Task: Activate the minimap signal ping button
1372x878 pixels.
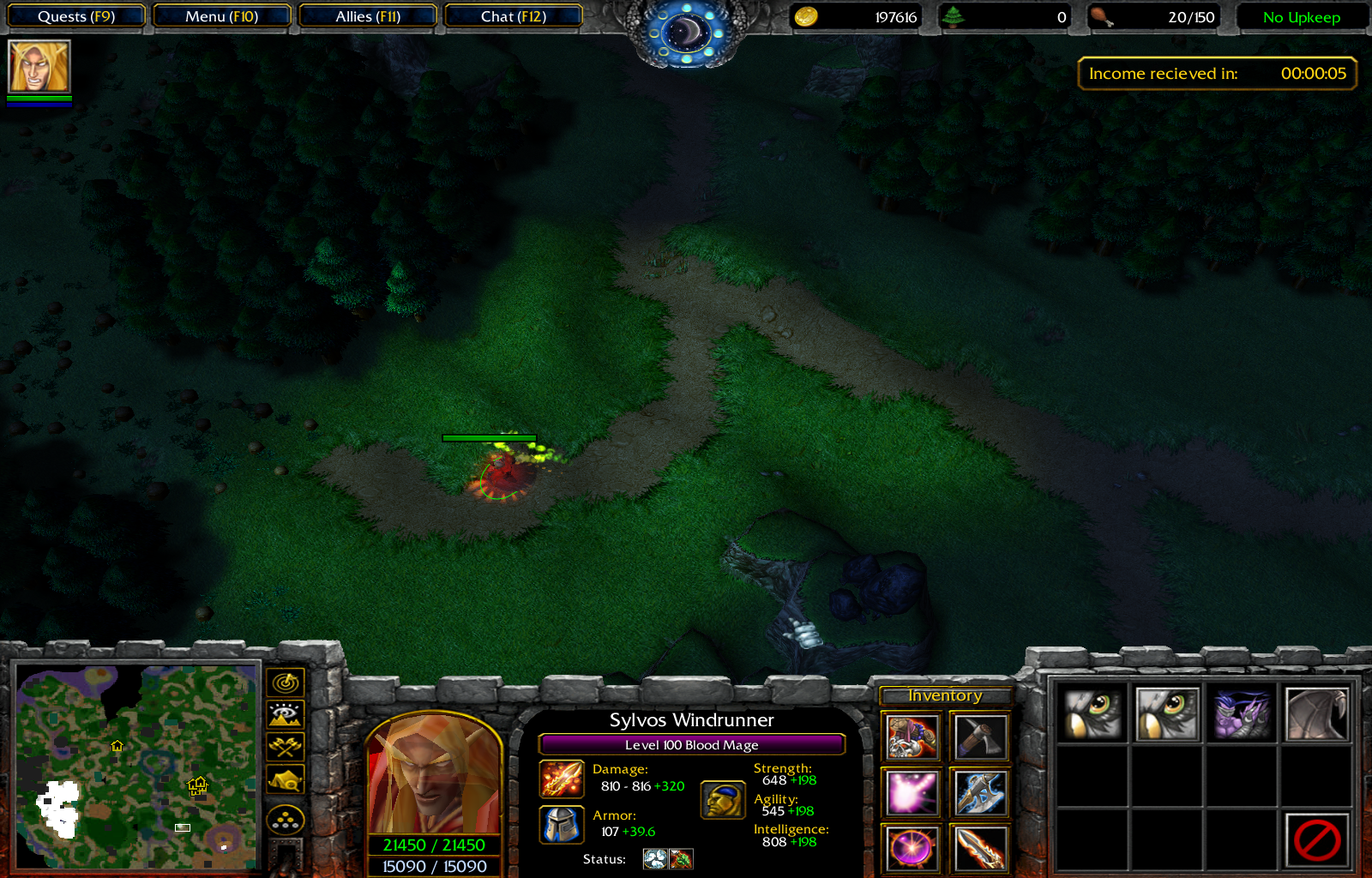Action: tap(286, 683)
